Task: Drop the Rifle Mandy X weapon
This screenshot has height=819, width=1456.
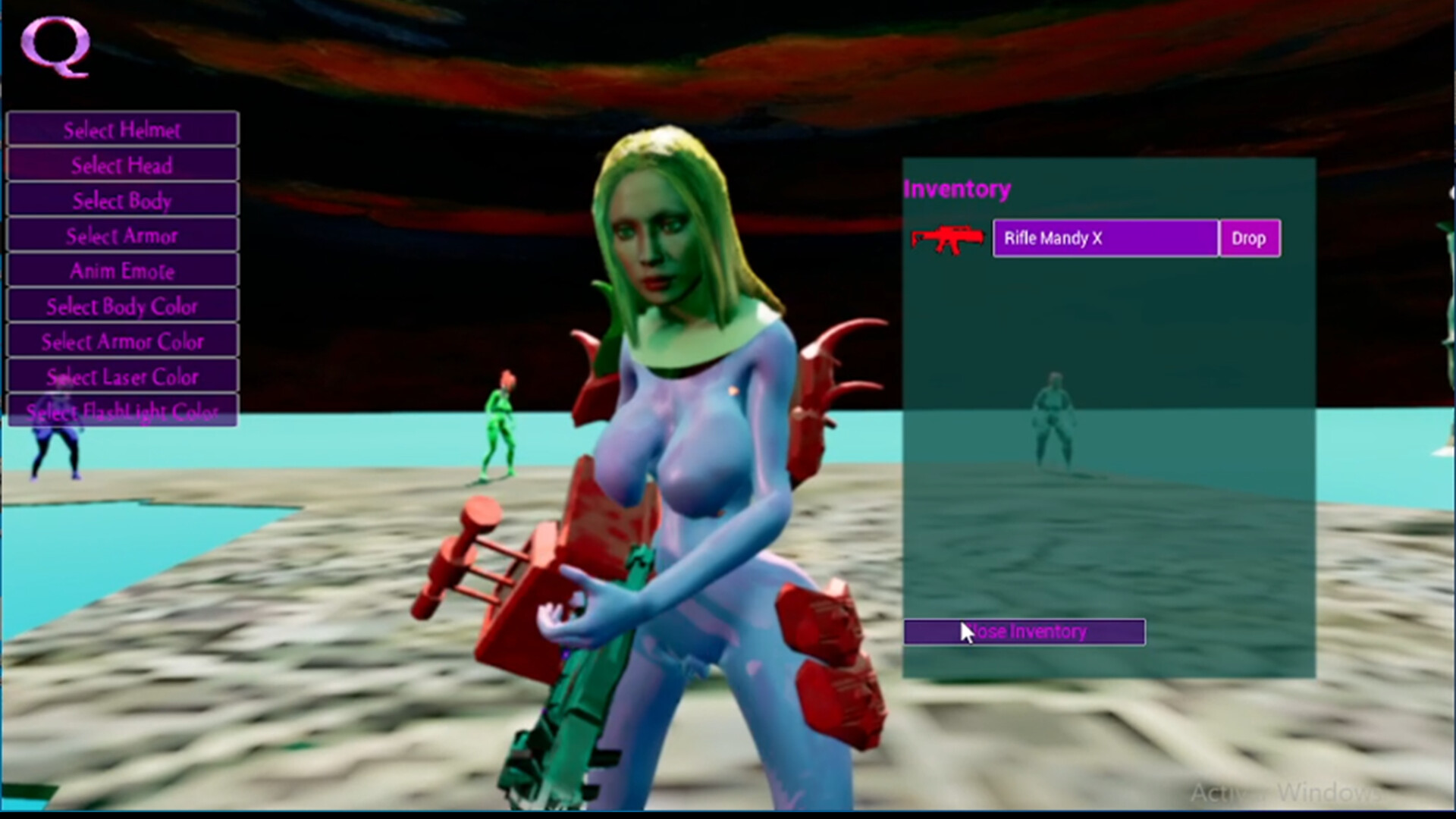Action: click(x=1248, y=238)
